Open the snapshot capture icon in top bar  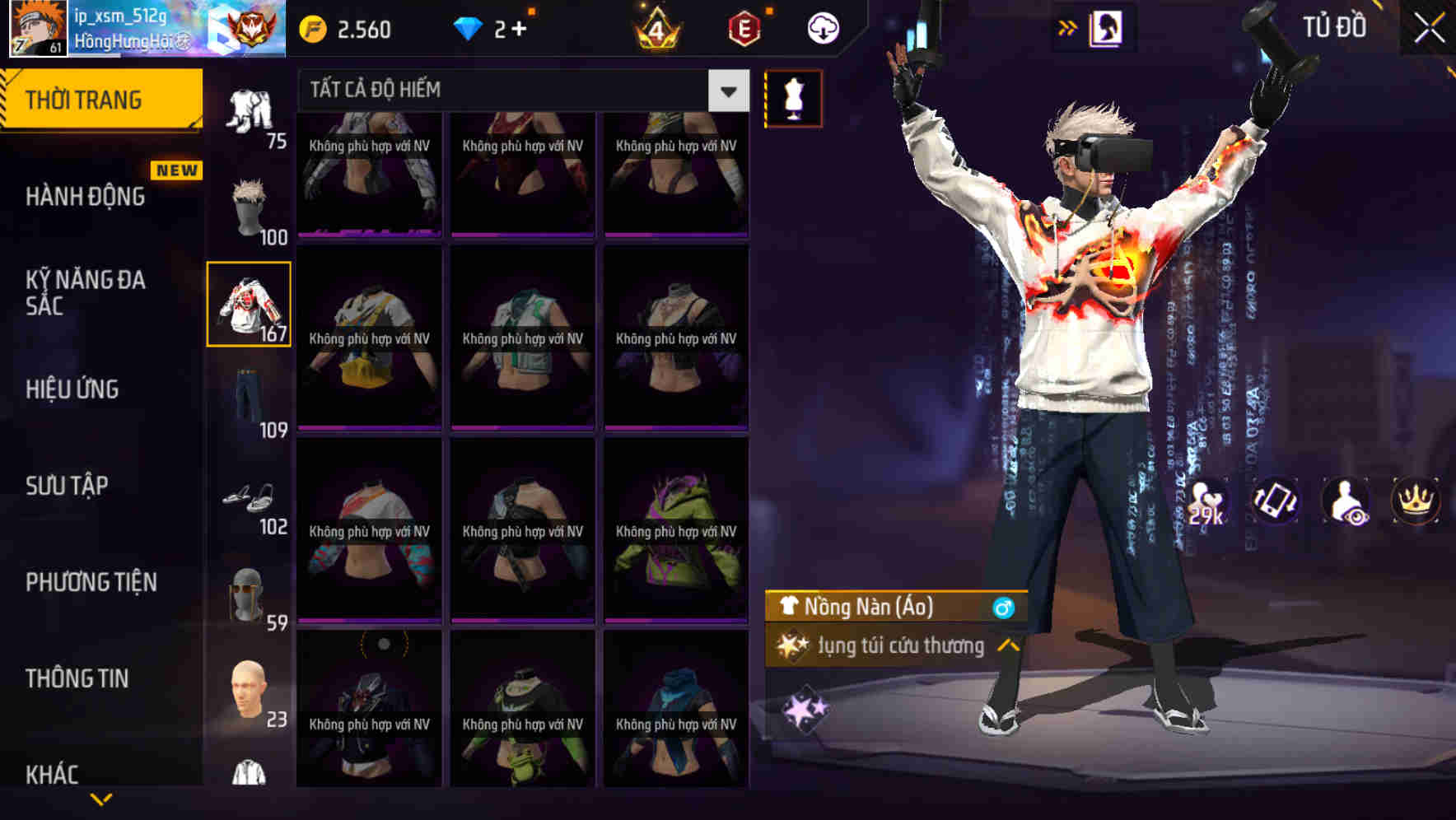pos(1104,26)
